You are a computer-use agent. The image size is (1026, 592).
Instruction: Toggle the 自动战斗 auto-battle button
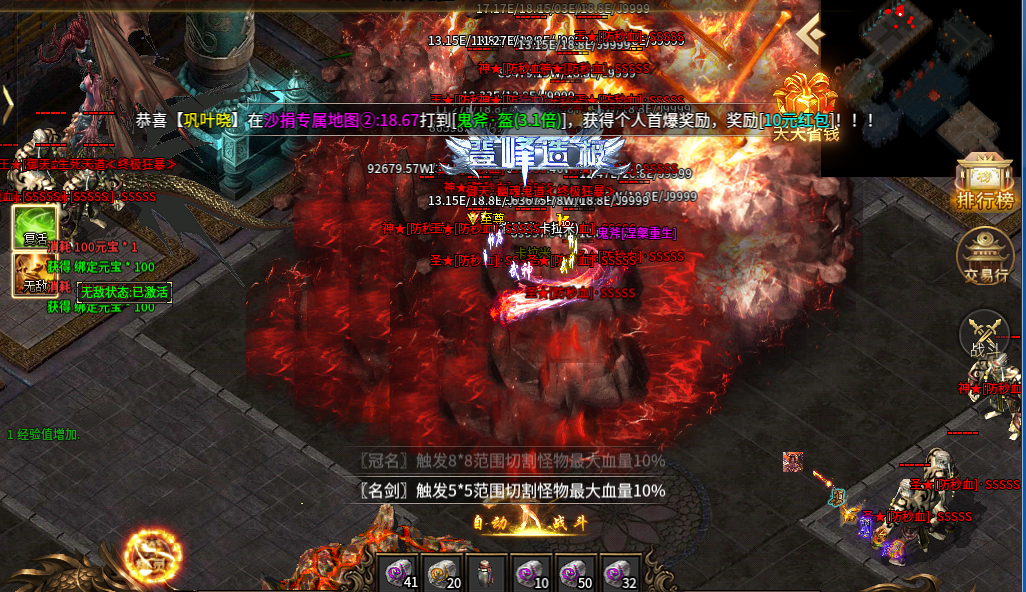point(533,522)
